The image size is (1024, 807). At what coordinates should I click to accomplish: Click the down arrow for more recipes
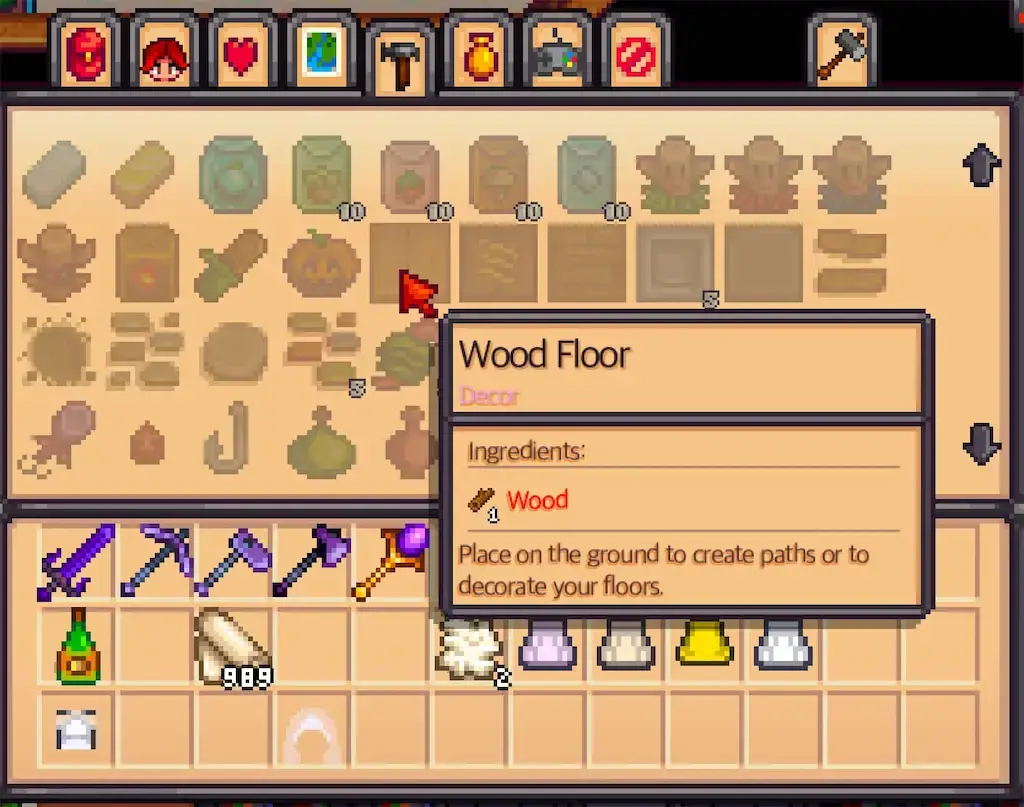pyautogui.click(x=981, y=443)
